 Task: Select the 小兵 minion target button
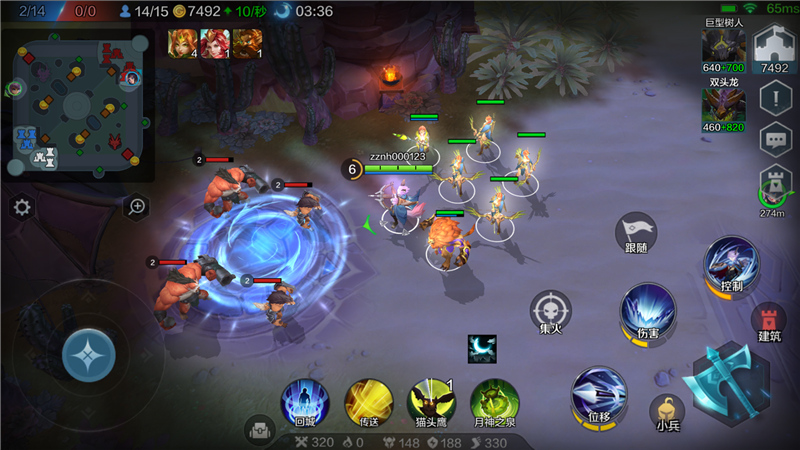click(668, 411)
